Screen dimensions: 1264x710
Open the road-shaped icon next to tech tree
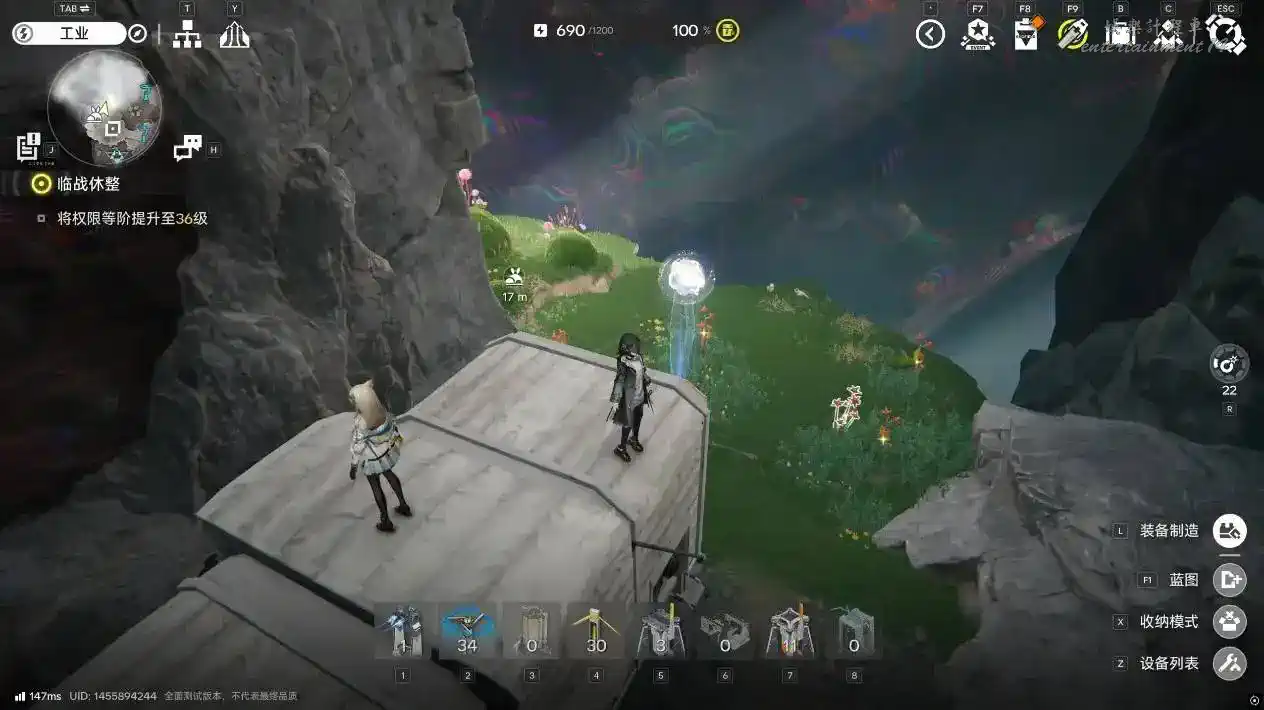click(x=234, y=35)
